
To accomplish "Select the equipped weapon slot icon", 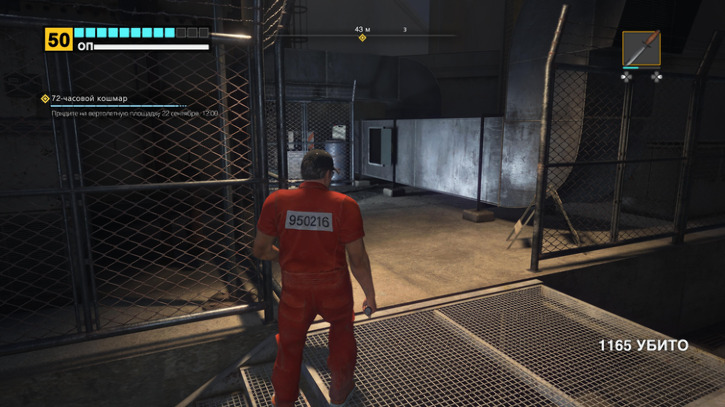I will (x=641, y=48).
